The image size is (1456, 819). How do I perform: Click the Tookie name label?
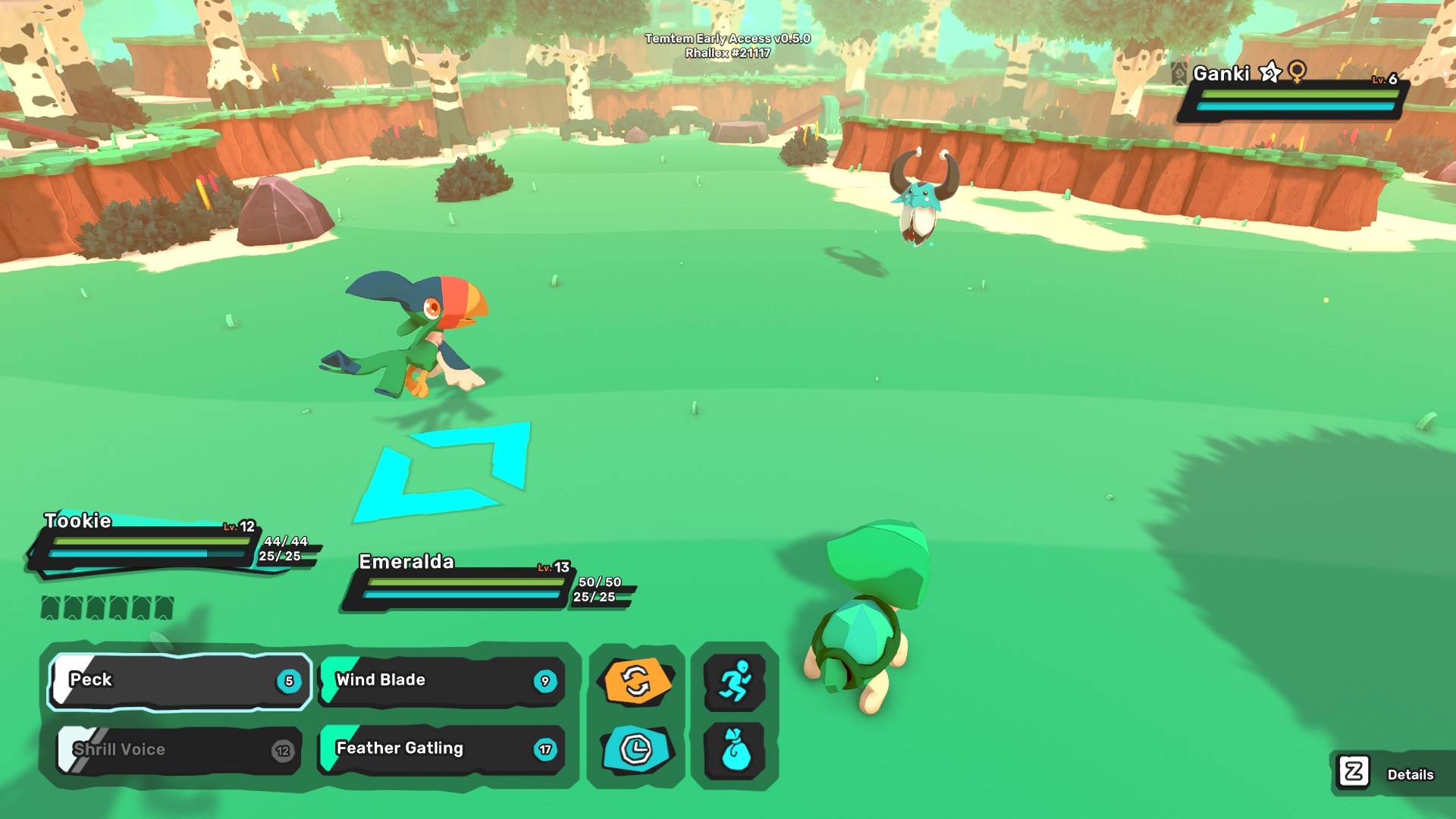(76, 521)
